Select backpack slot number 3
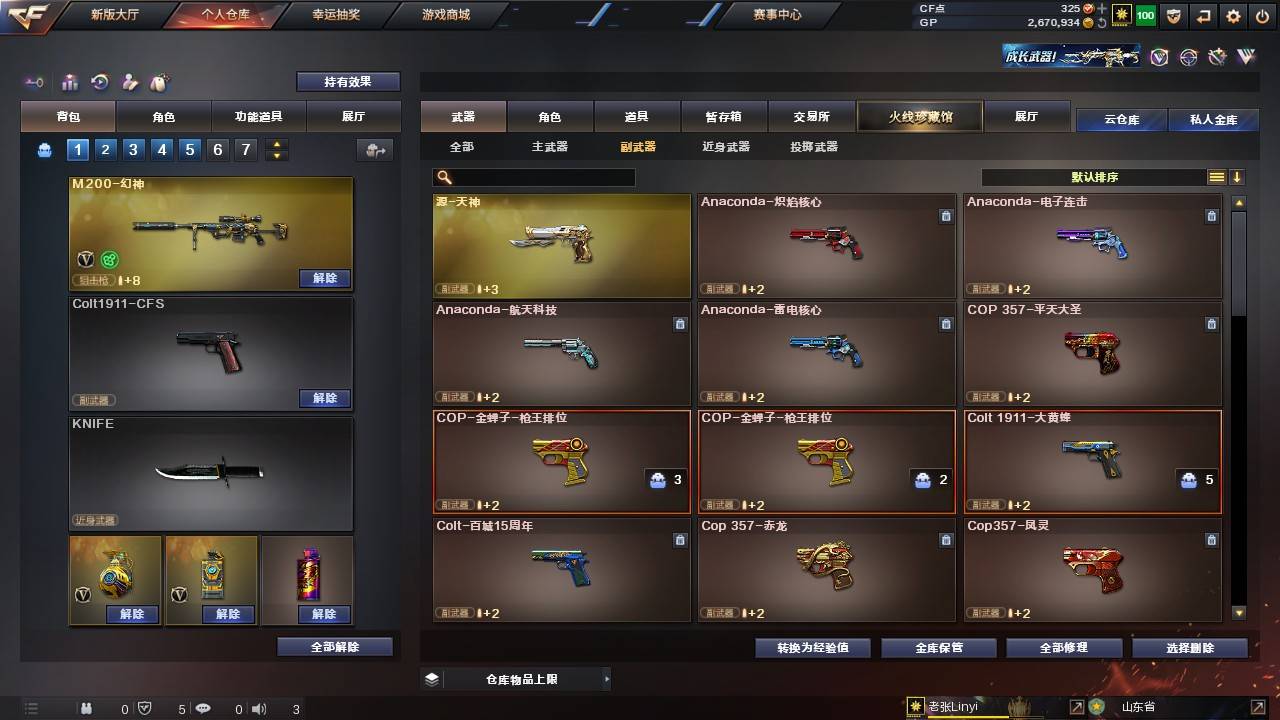Screen dimensions: 1280x720 132,149
